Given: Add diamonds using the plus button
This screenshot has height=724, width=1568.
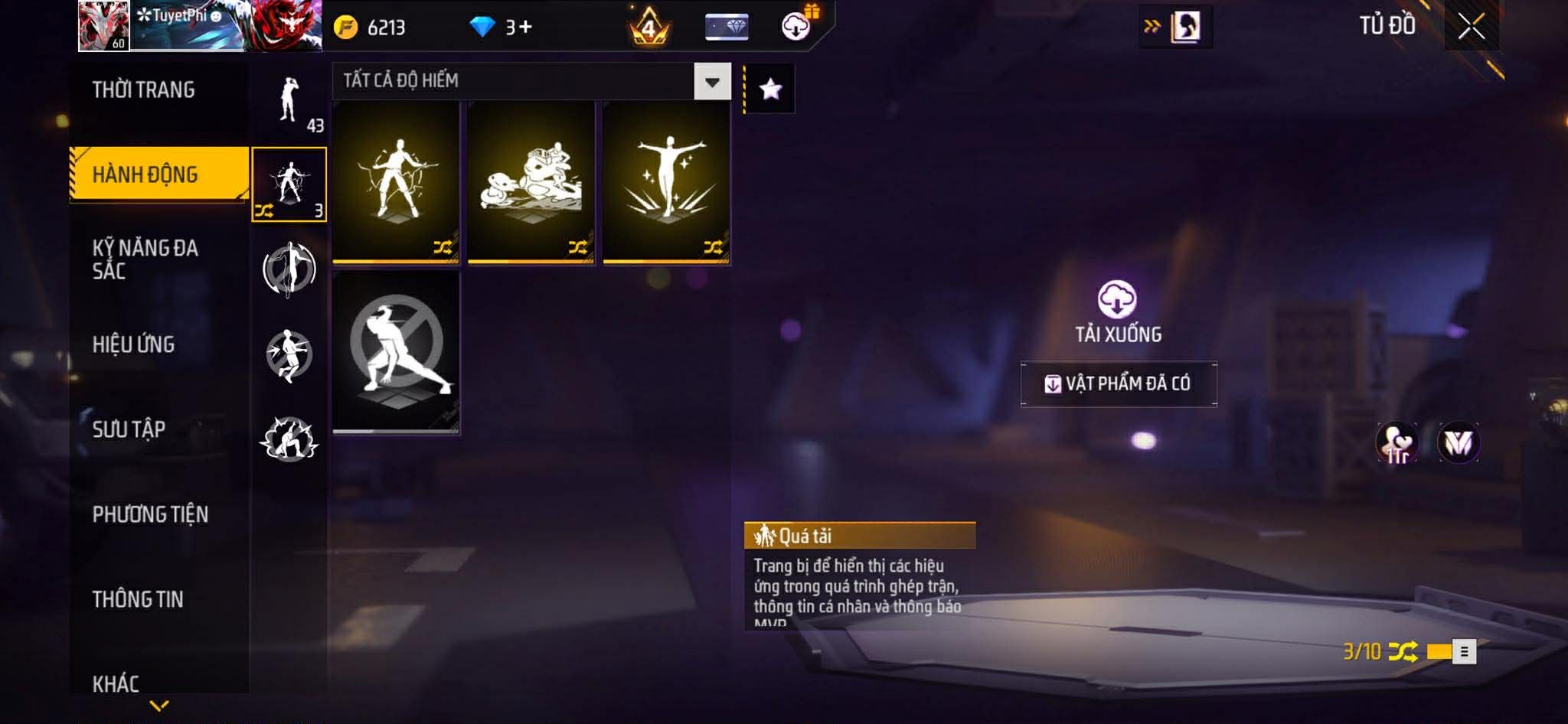Looking at the screenshot, I should pos(525,28).
